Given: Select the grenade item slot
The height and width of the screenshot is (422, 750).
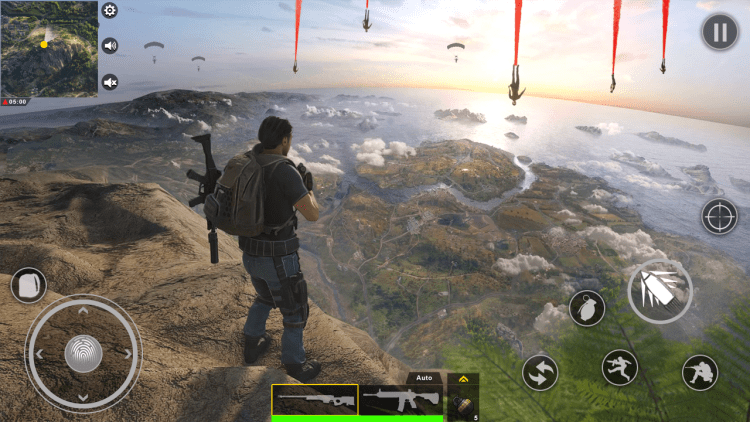Looking at the screenshot, I should [x=463, y=403].
